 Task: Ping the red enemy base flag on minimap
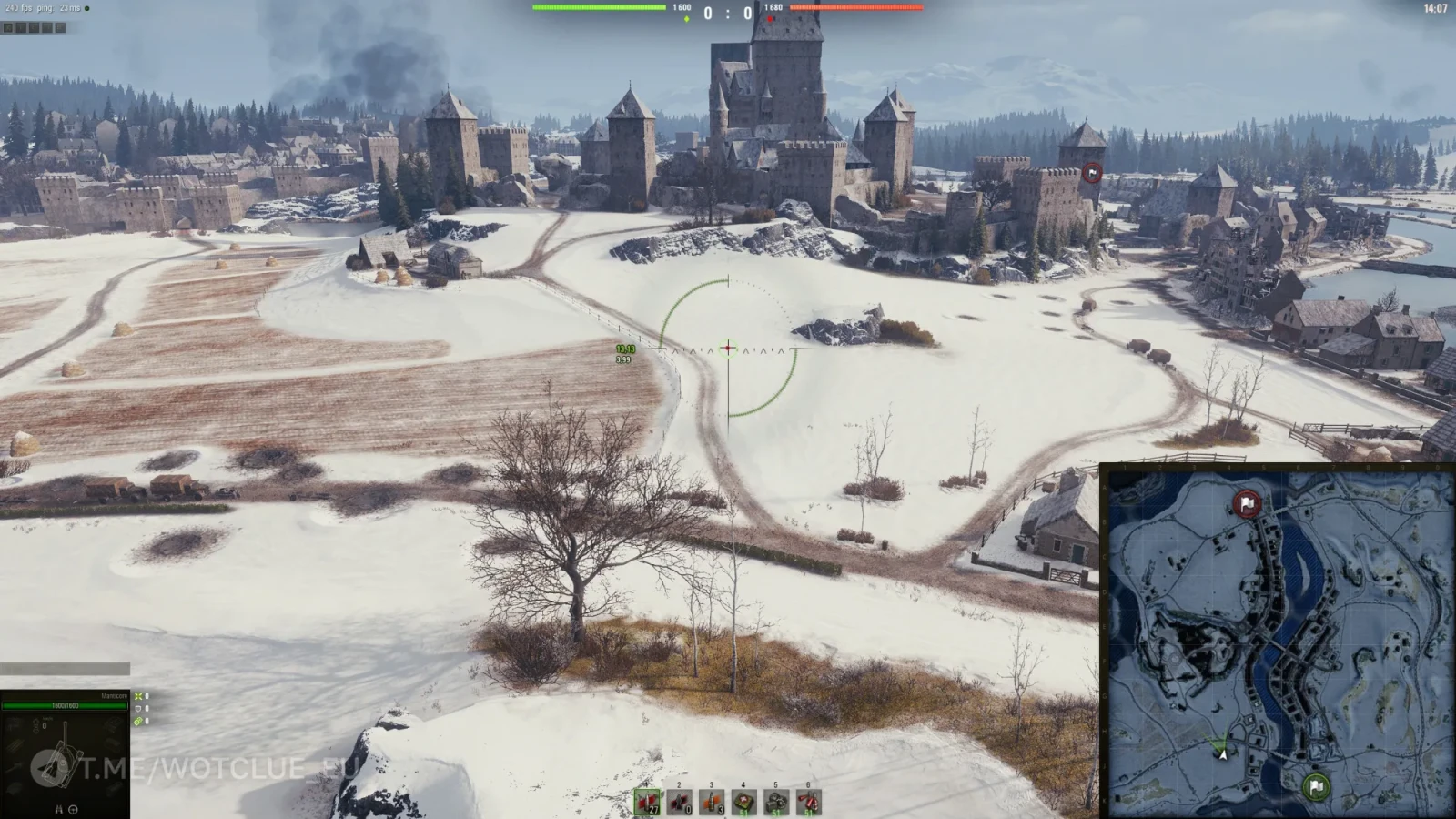tap(1247, 503)
